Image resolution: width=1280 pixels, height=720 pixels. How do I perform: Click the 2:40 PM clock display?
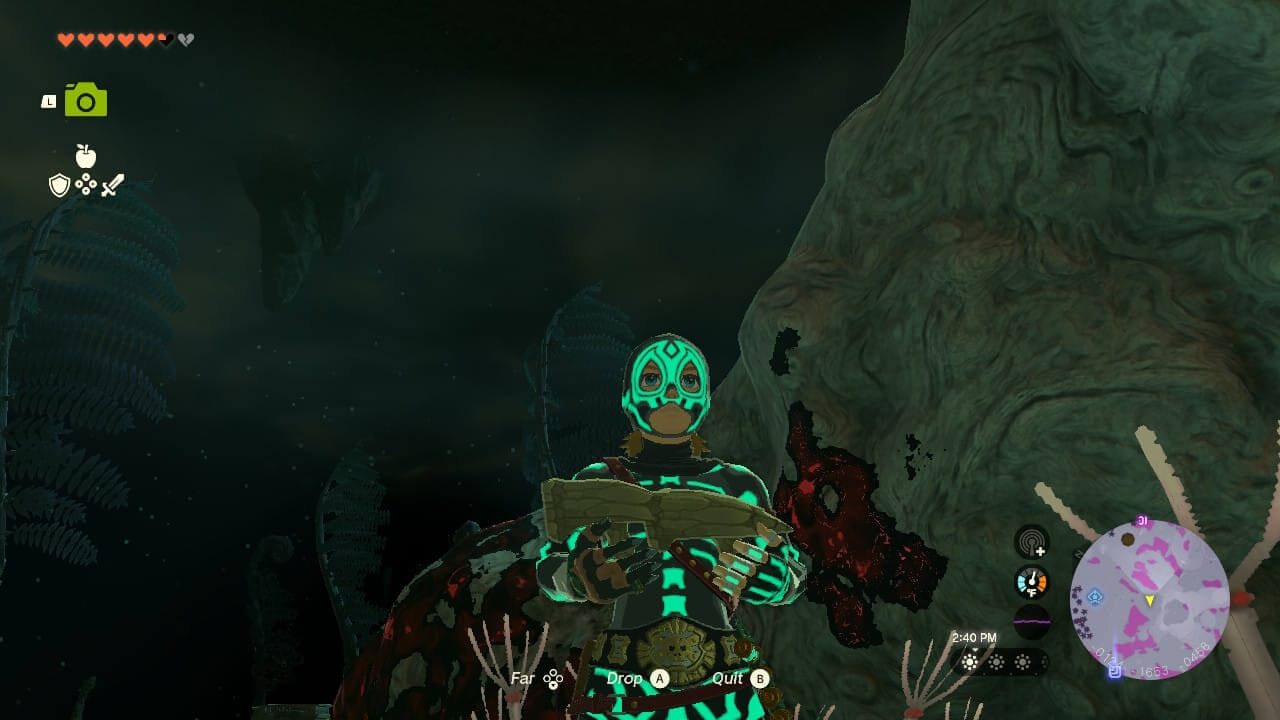[975, 637]
